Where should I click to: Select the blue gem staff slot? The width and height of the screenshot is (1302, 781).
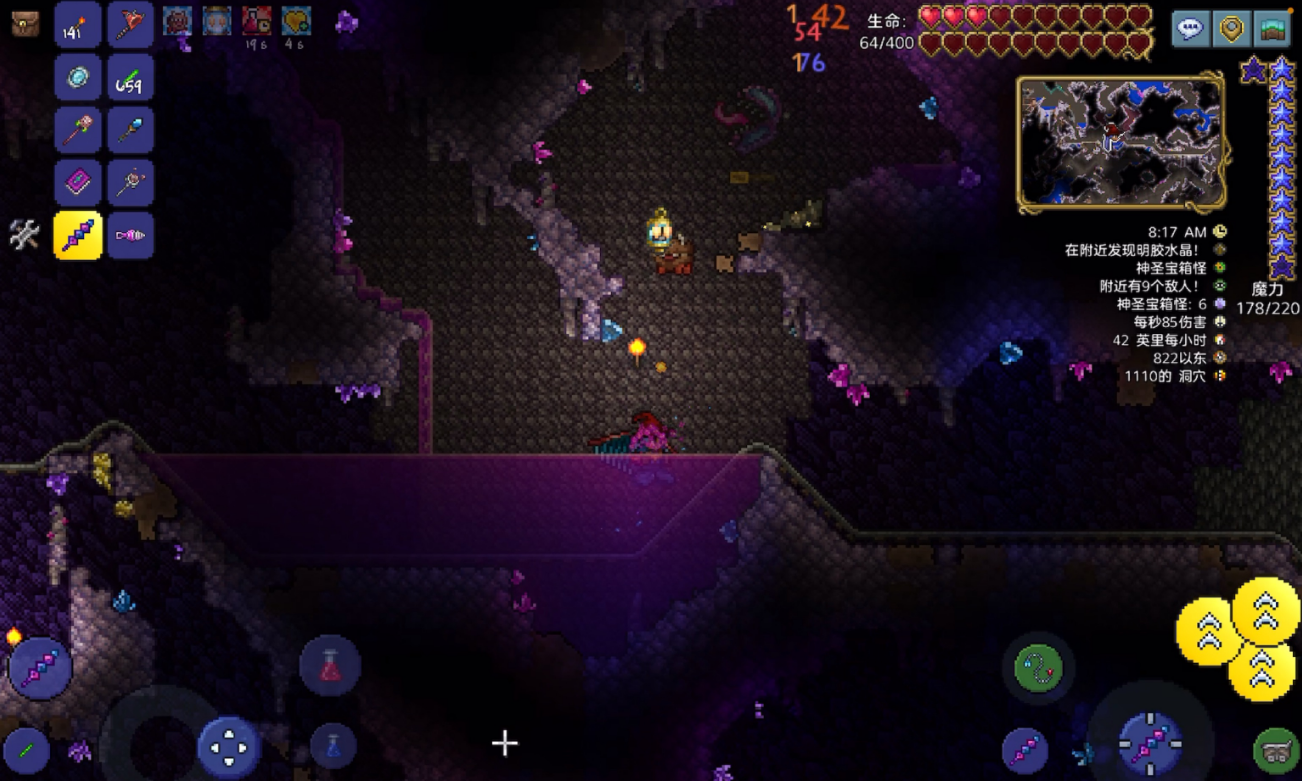coord(130,131)
